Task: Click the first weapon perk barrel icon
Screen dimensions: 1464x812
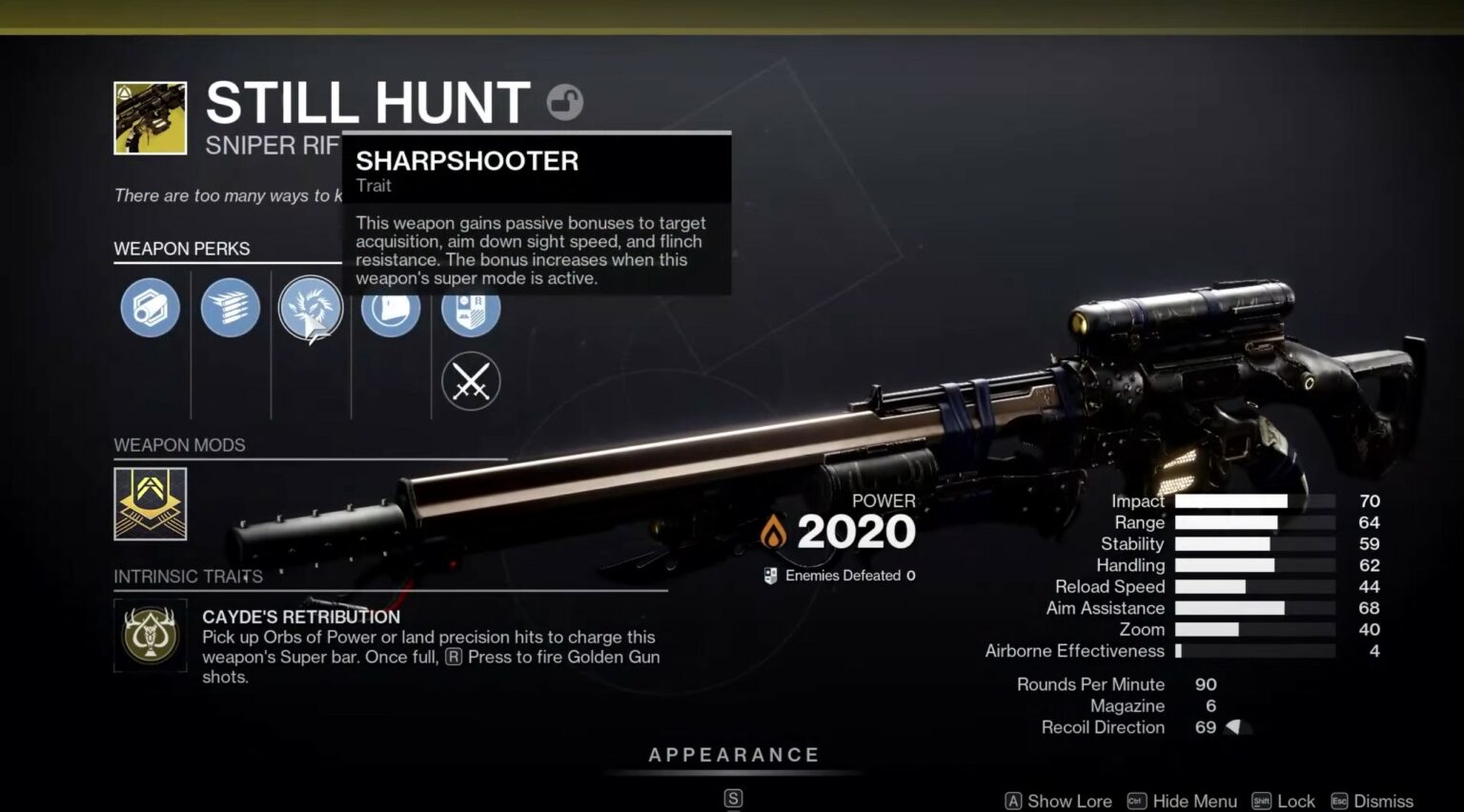Action: pos(149,308)
